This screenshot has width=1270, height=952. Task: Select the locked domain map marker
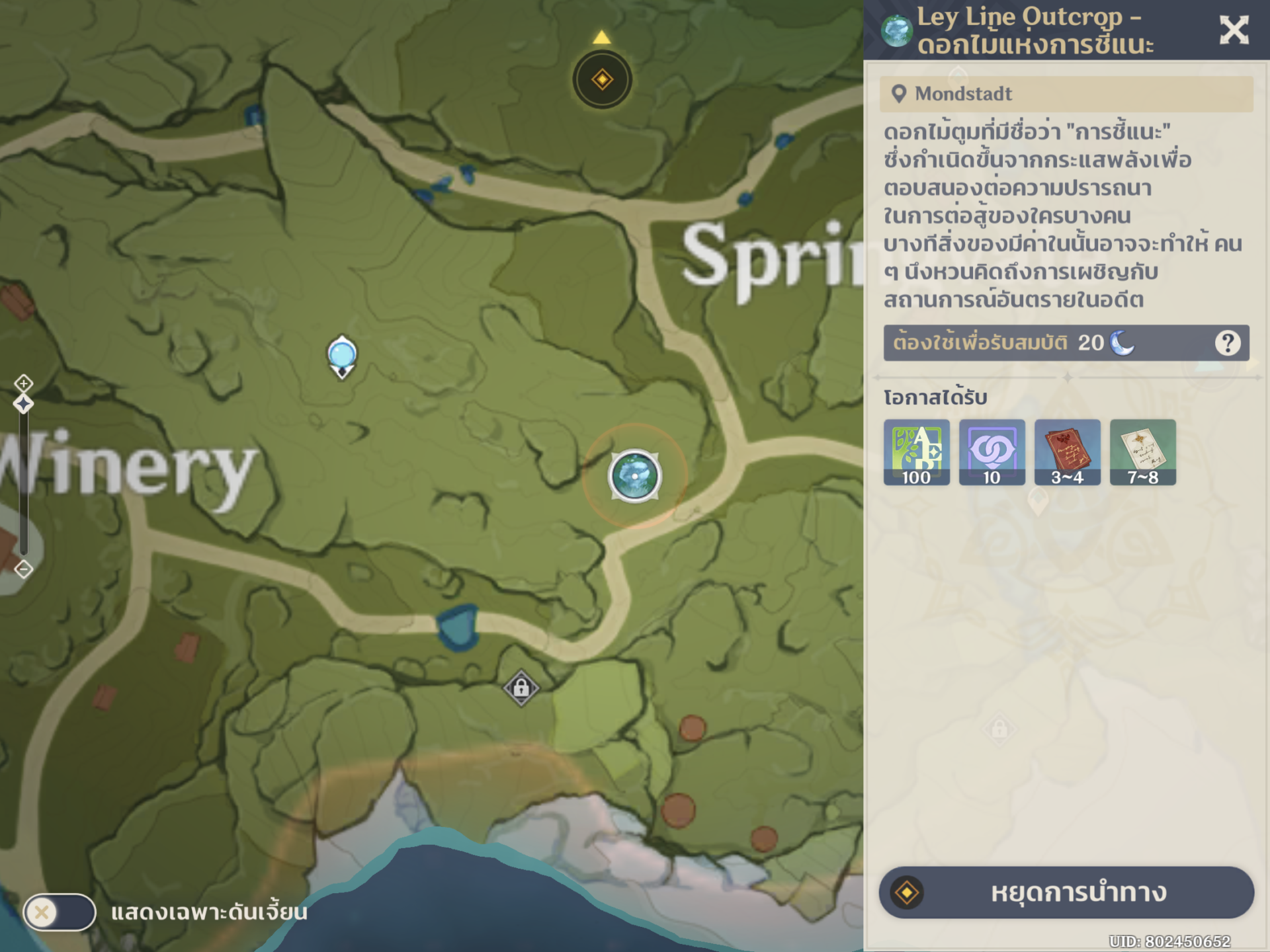click(521, 688)
